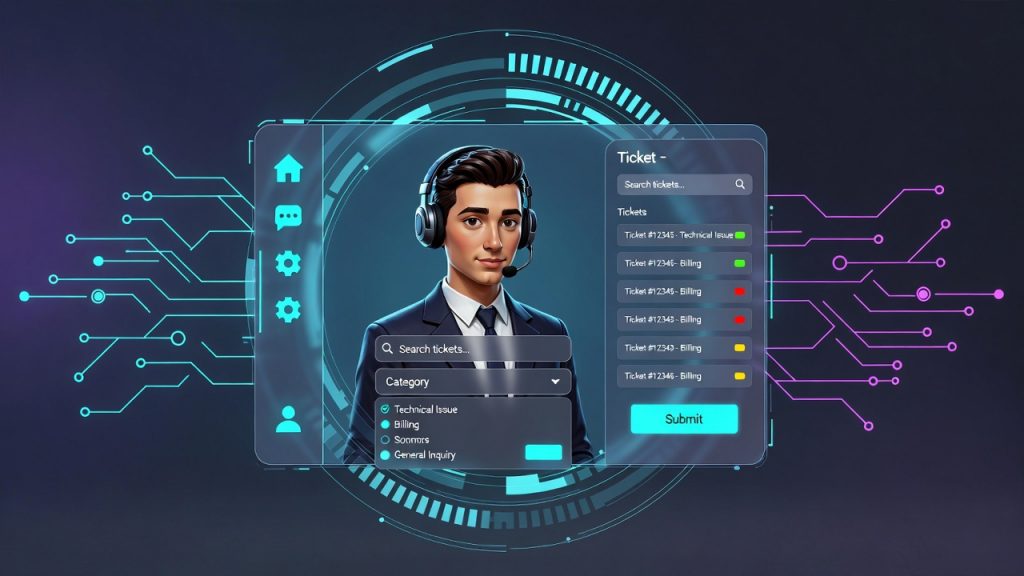This screenshot has width=1024, height=576.
Task: Choose the Billing category option
Action: pos(385,425)
